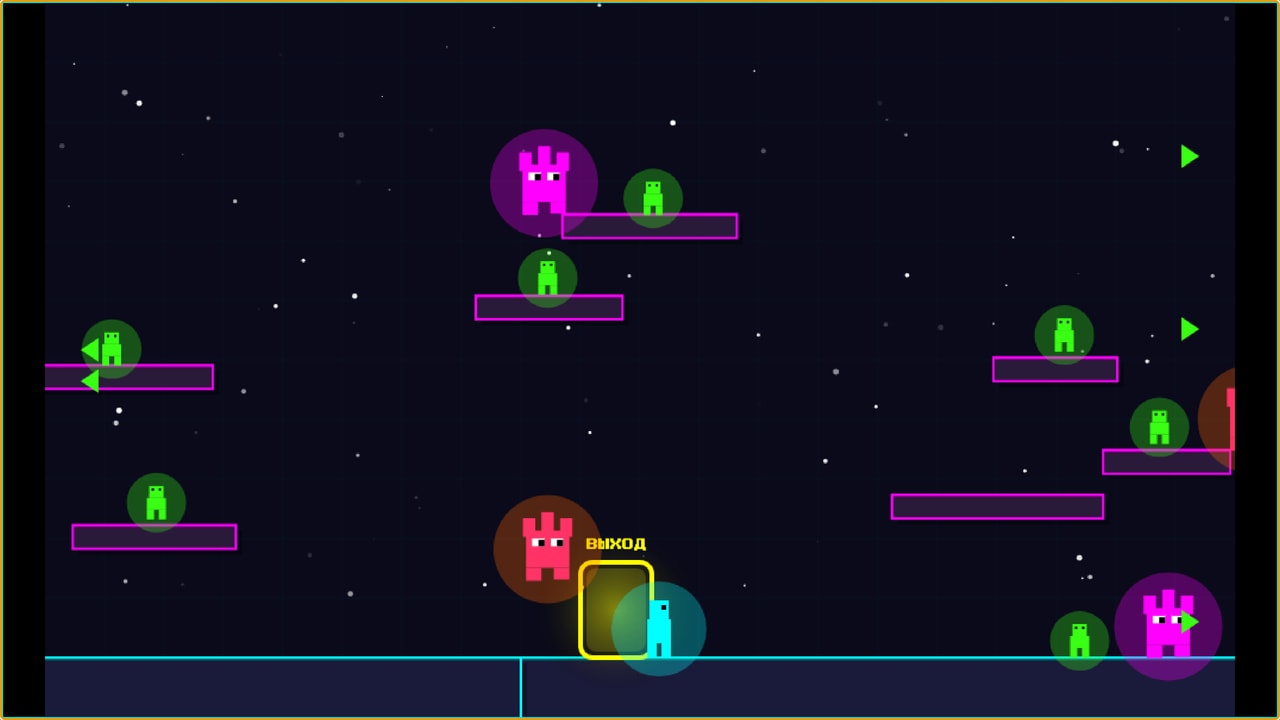Open the yellow exit door
This screenshot has width=1280, height=720.
[616, 608]
